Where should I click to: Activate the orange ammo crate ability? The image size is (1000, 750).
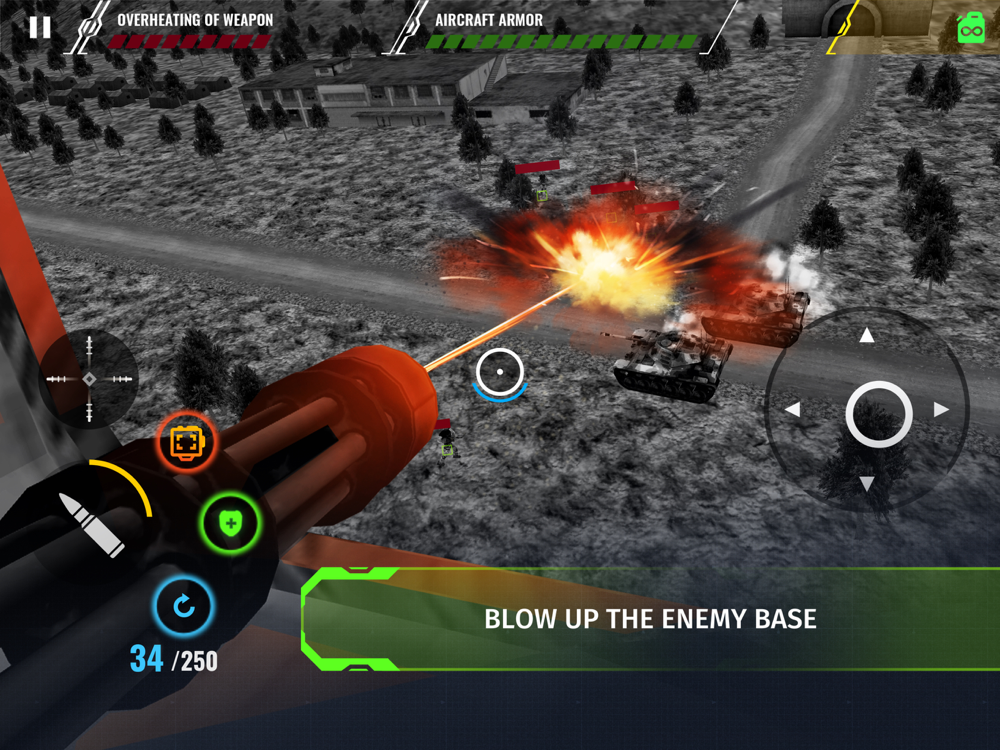pos(187,442)
